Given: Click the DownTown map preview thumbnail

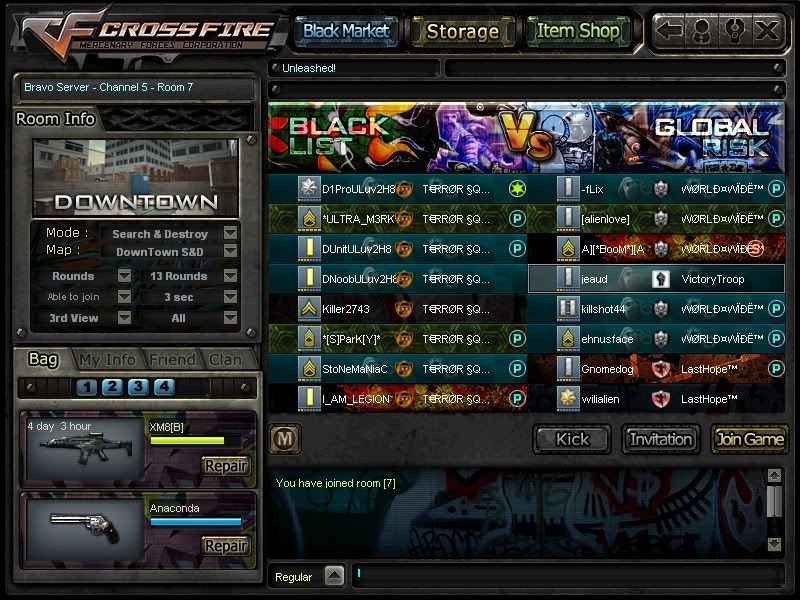Looking at the screenshot, I should pos(135,178).
